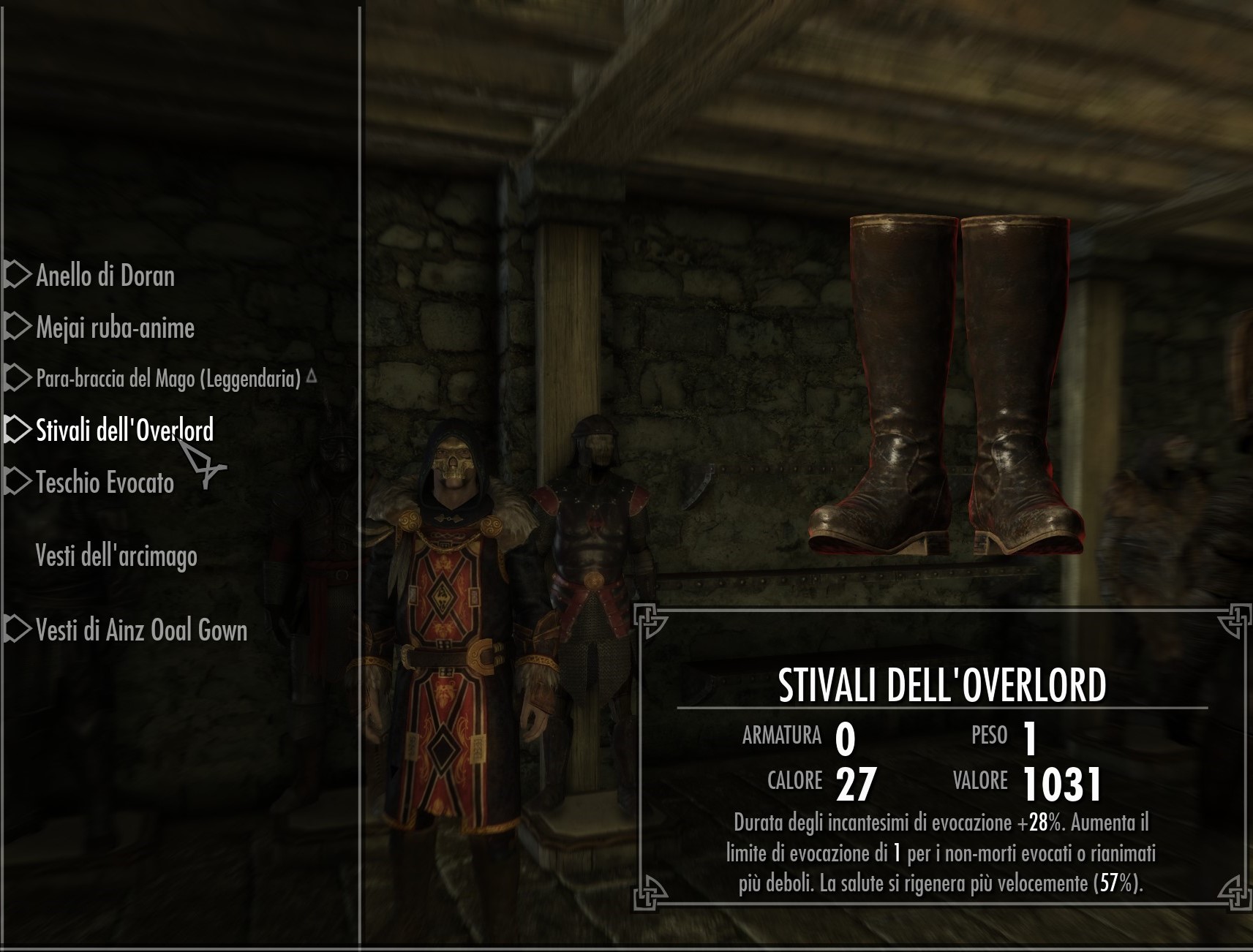The image size is (1253, 952).
Task: Pick Teschio Evocato from the list
Action: coord(105,483)
